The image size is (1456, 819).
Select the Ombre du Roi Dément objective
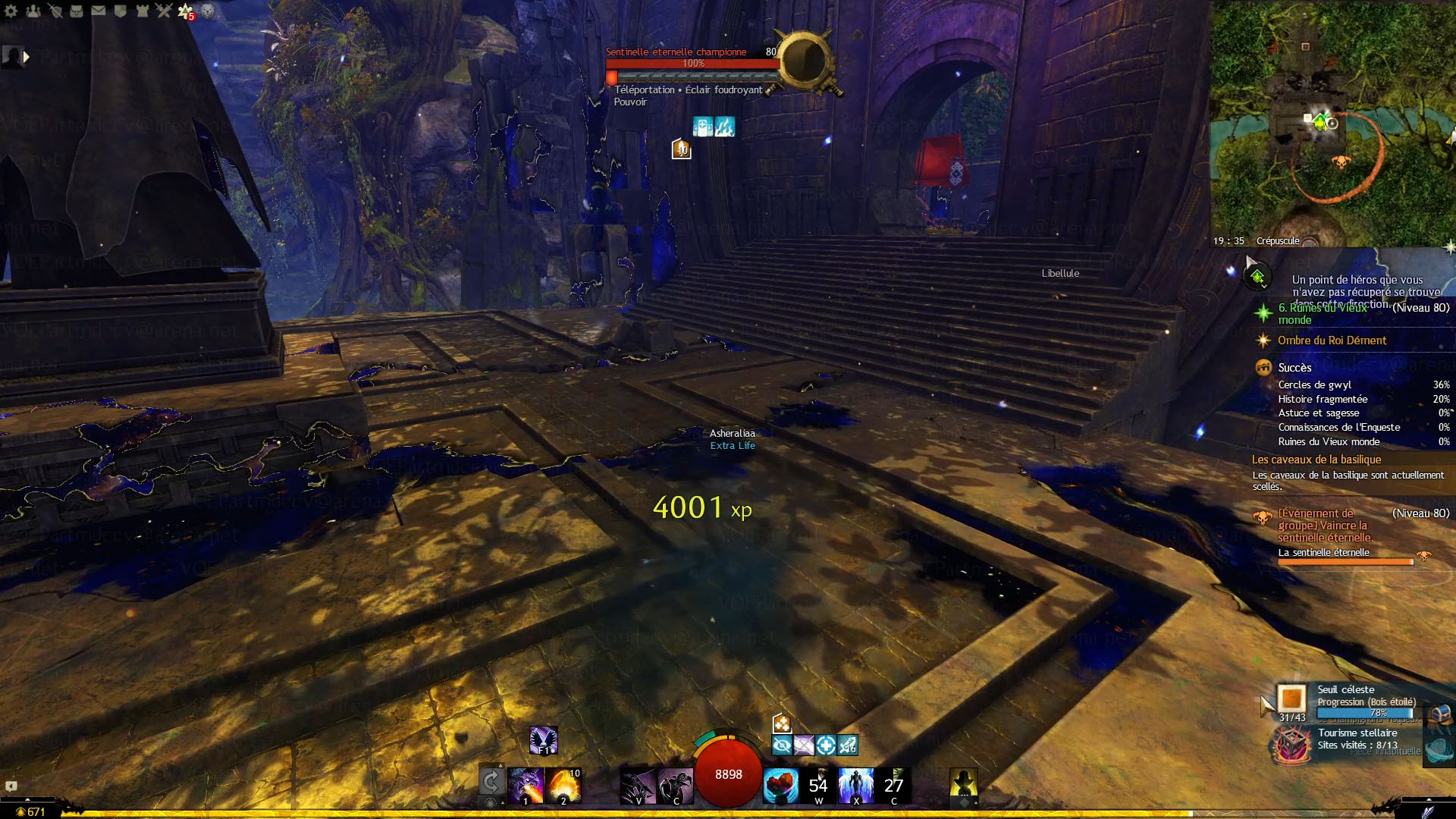[1332, 340]
